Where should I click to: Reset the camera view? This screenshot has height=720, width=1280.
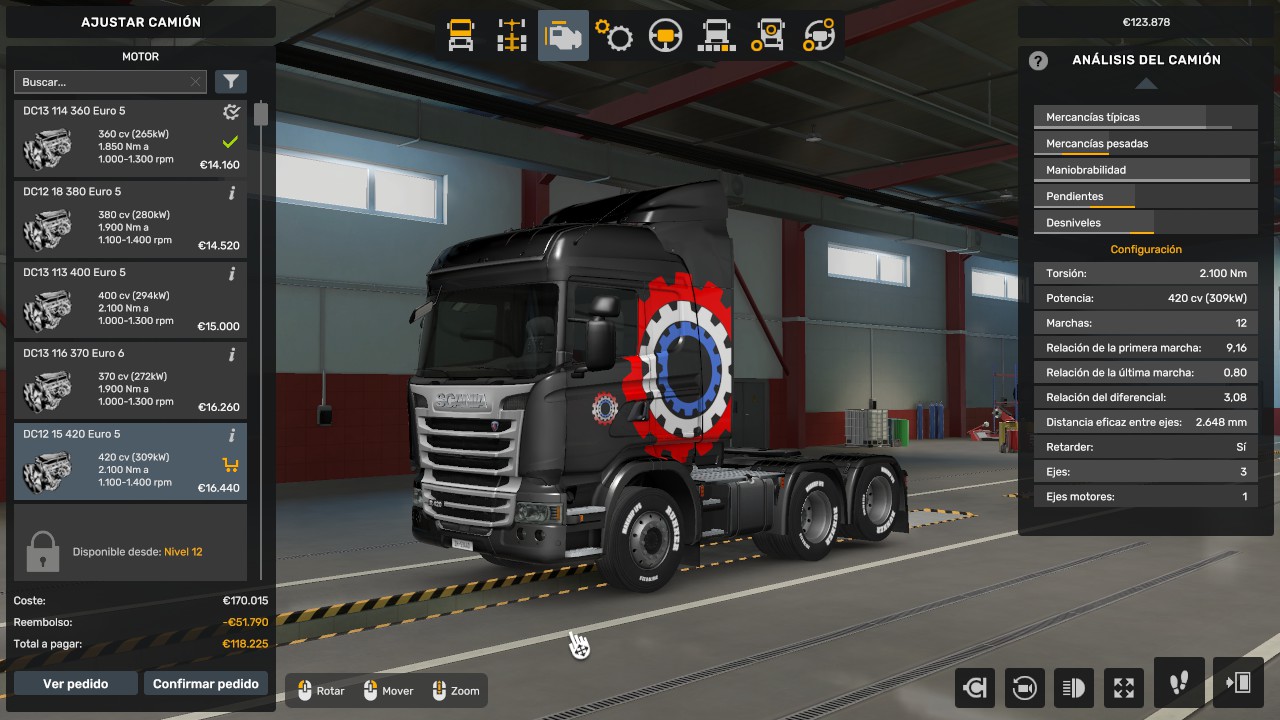pyautogui.click(x=1024, y=687)
